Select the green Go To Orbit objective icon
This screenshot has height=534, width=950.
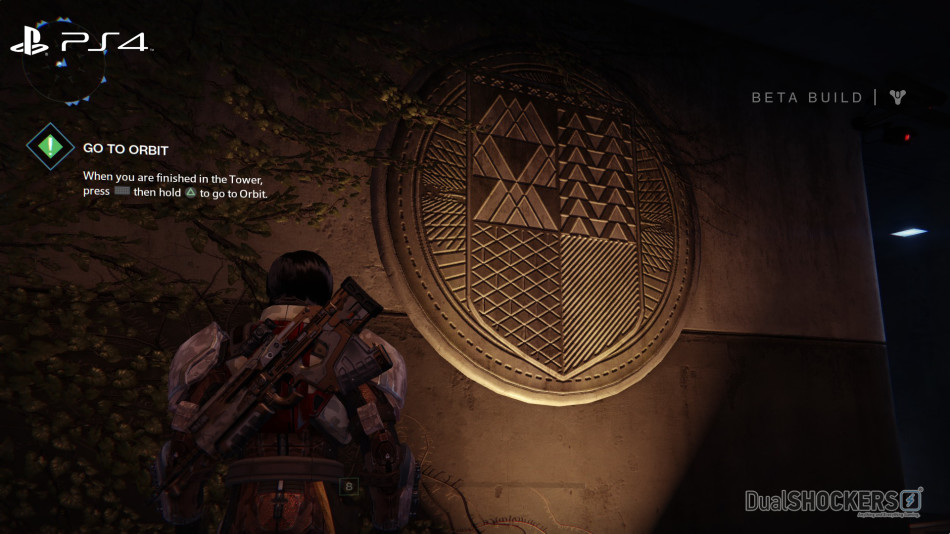[x=50, y=148]
